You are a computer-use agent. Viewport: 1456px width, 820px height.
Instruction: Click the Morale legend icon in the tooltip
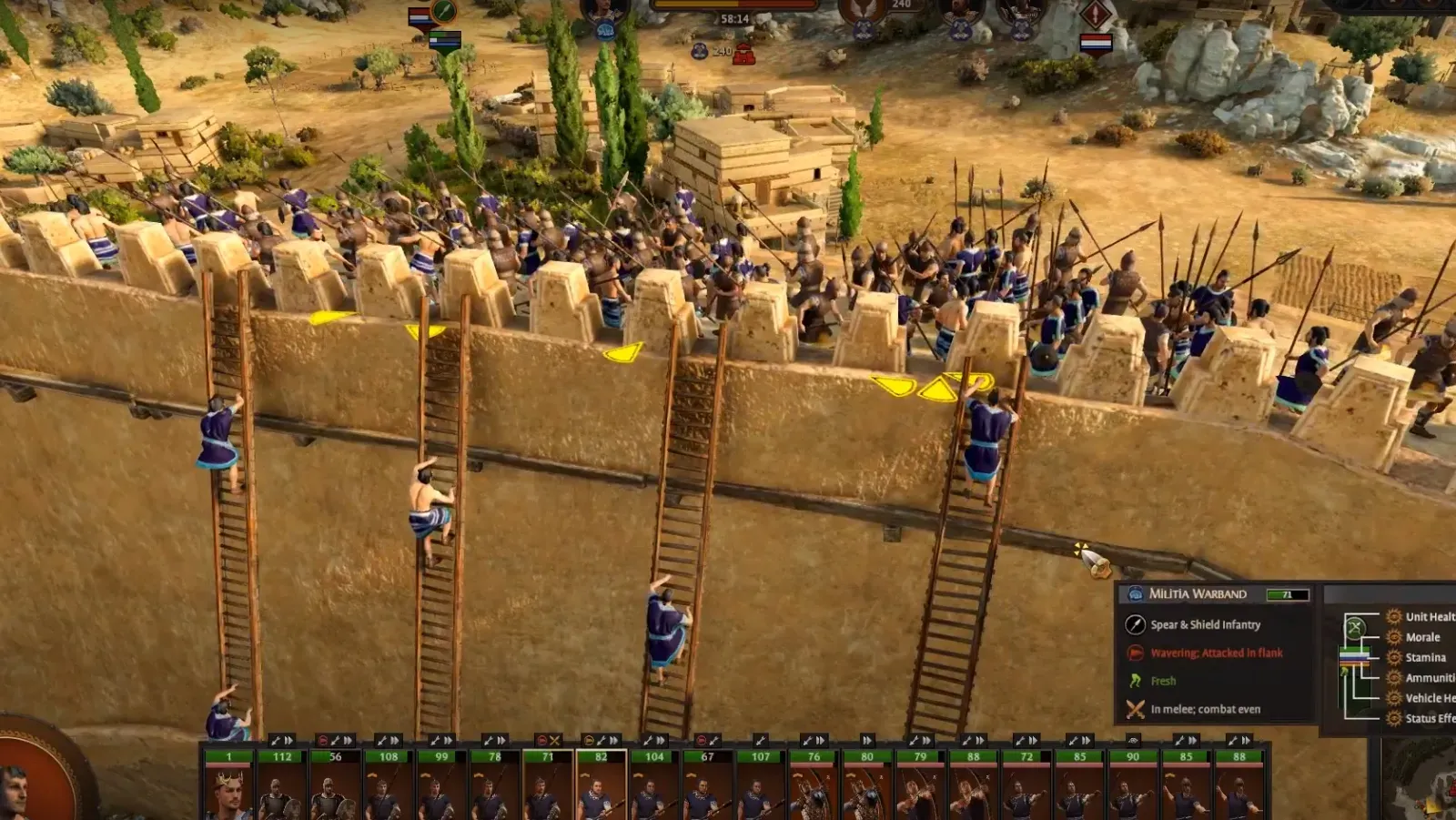point(1396,637)
